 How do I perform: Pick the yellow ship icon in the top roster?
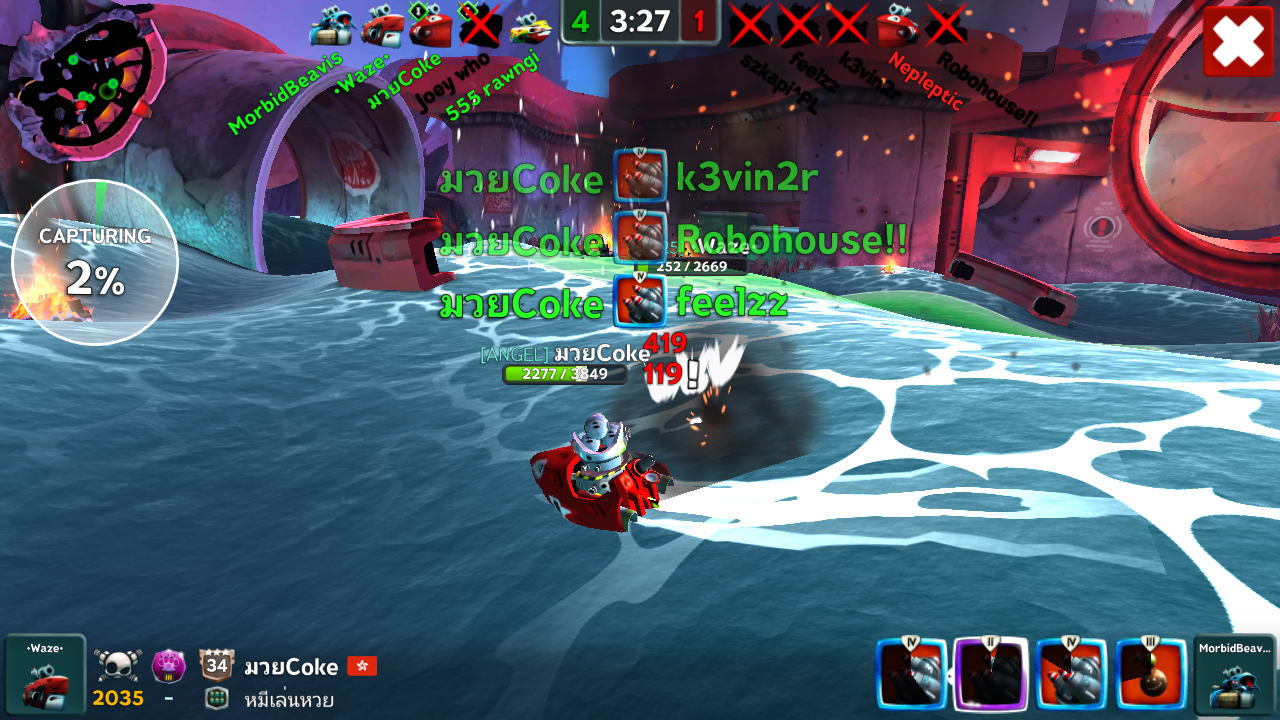[531, 28]
